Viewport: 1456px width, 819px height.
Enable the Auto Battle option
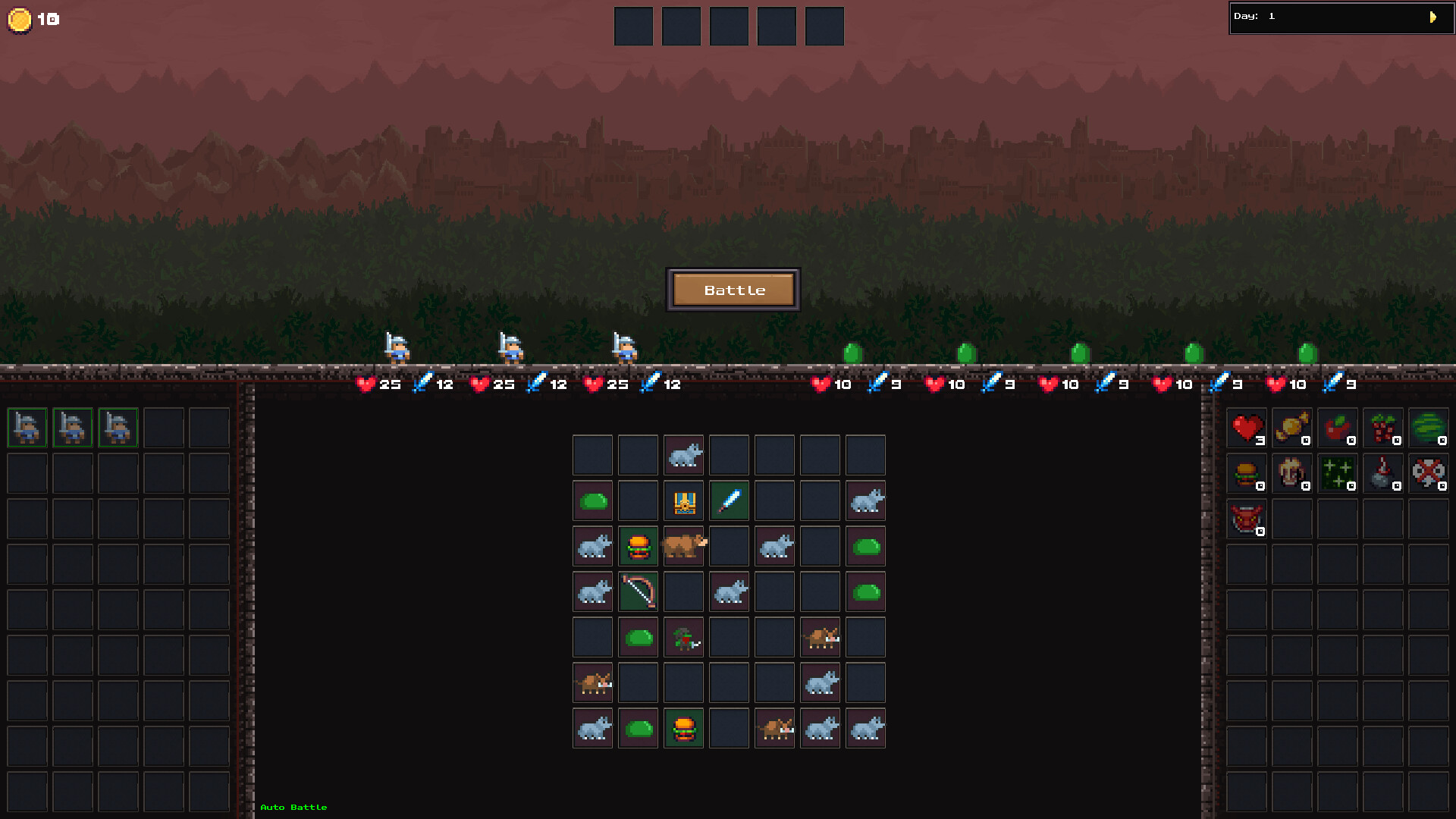pyautogui.click(x=293, y=807)
